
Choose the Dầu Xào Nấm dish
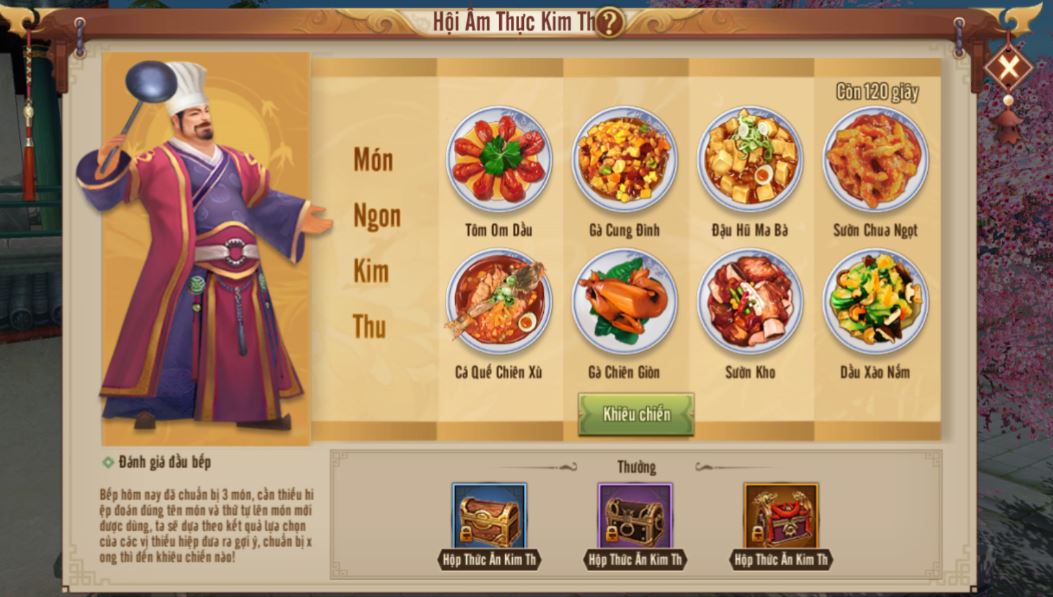tap(875, 302)
